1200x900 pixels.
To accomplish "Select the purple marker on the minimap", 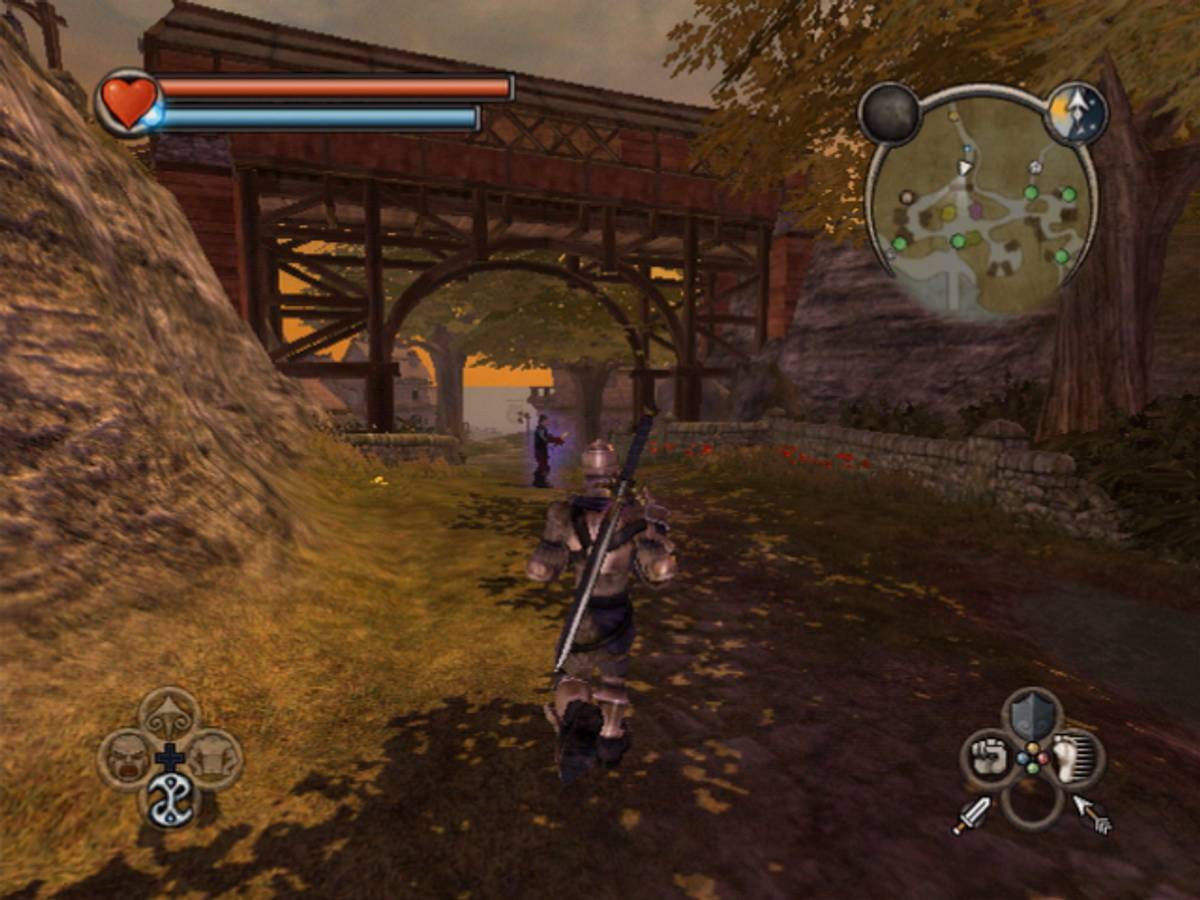I will tap(976, 211).
